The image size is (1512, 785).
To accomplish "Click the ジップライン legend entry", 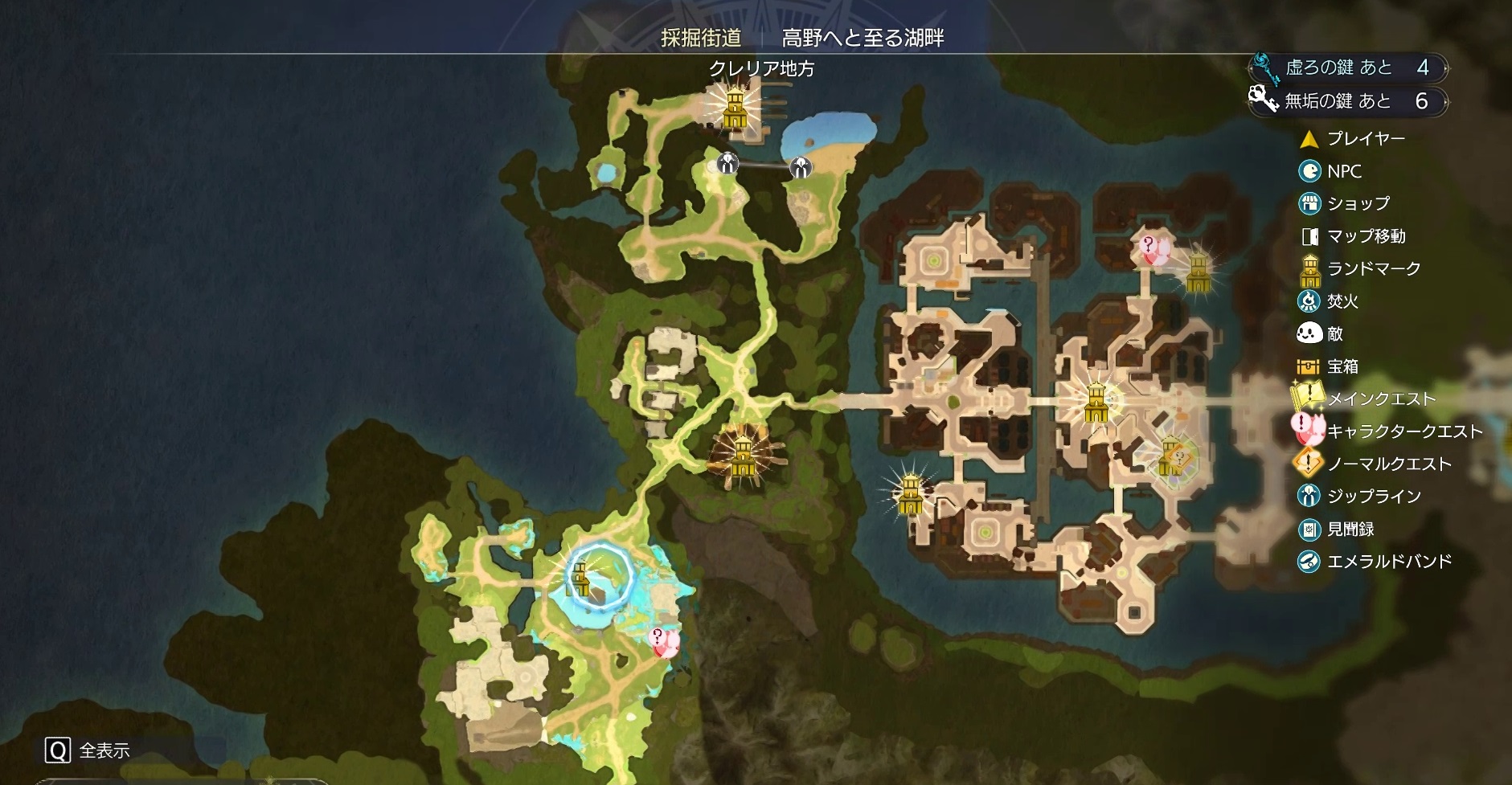I will coord(1373,497).
